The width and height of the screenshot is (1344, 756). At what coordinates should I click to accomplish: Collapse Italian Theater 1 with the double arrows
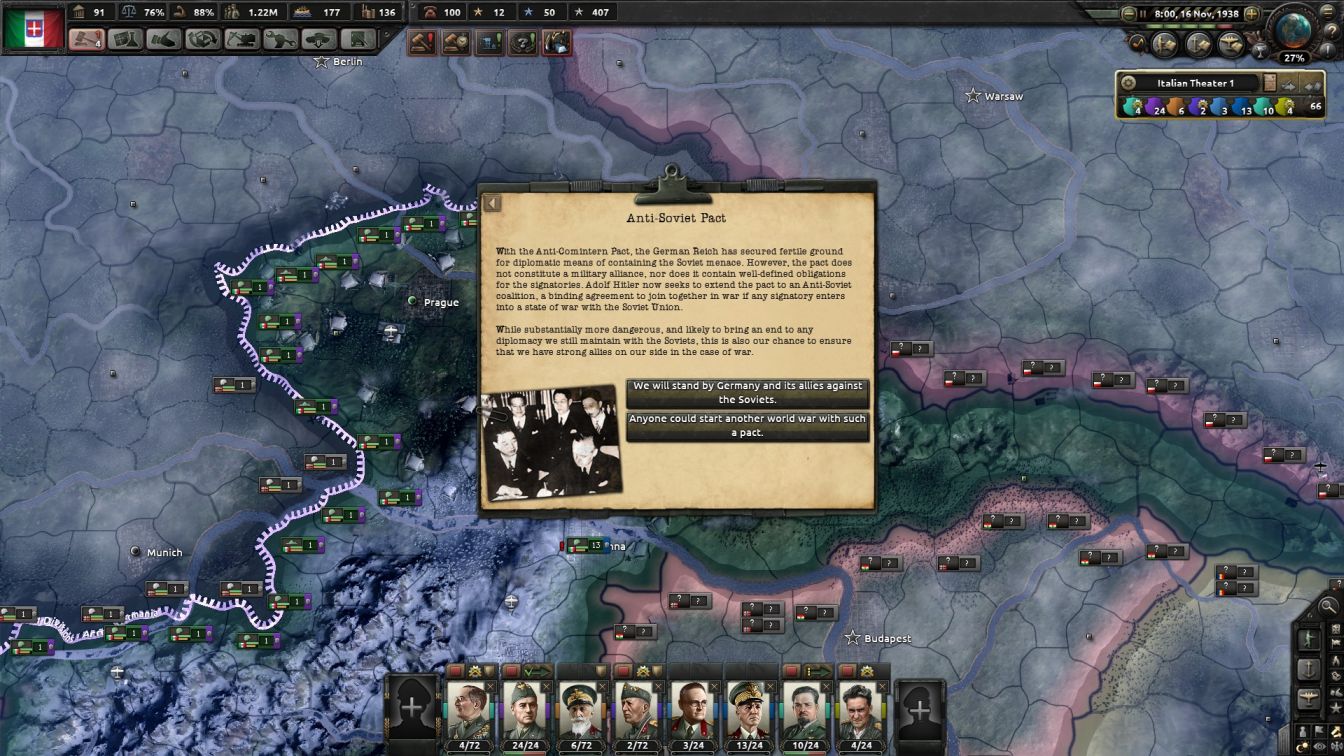click(1311, 84)
